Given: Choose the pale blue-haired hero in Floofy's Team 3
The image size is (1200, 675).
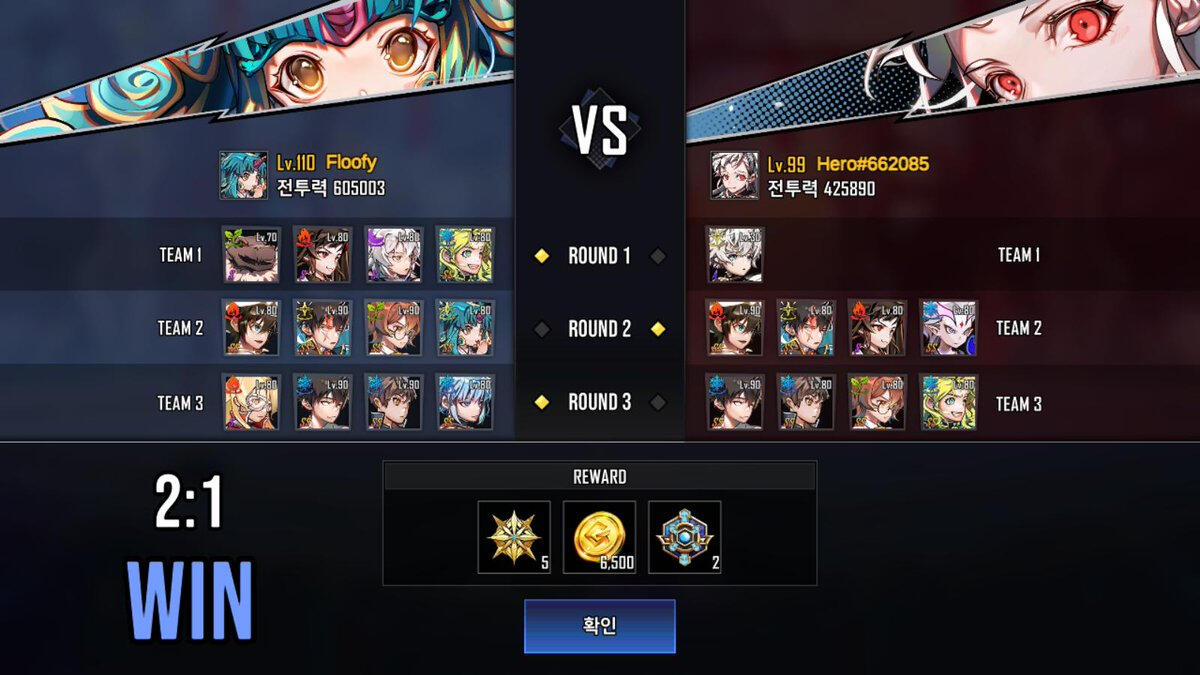Looking at the screenshot, I should click(x=465, y=402).
